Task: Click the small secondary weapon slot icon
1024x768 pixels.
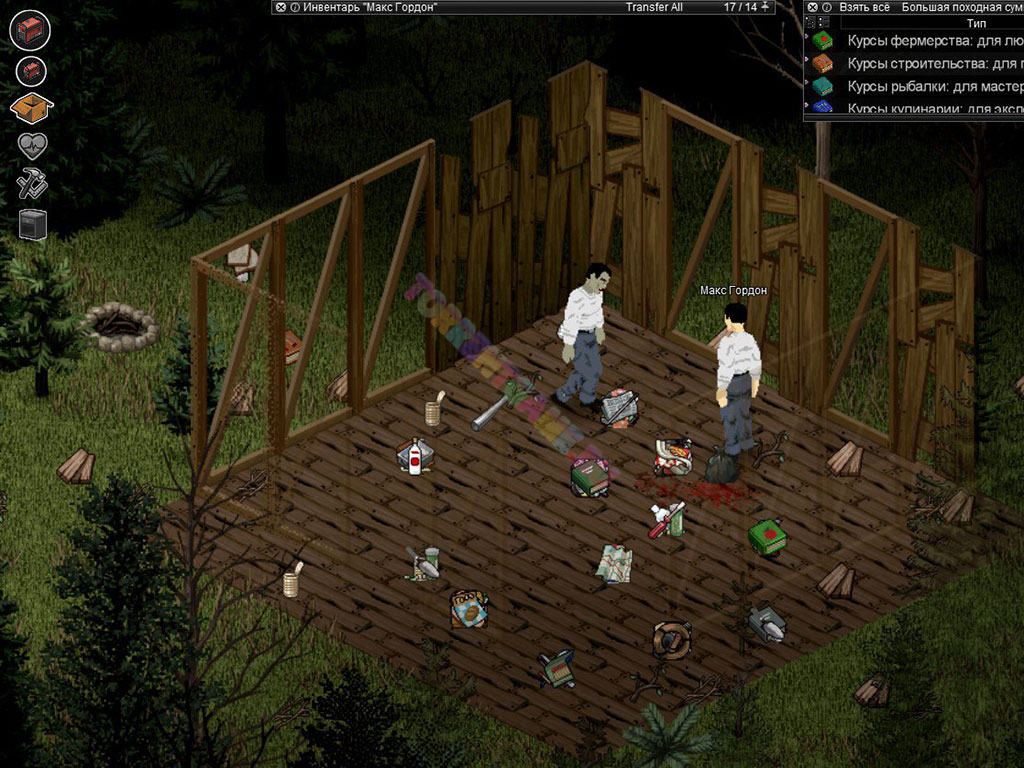Action: (32, 70)
